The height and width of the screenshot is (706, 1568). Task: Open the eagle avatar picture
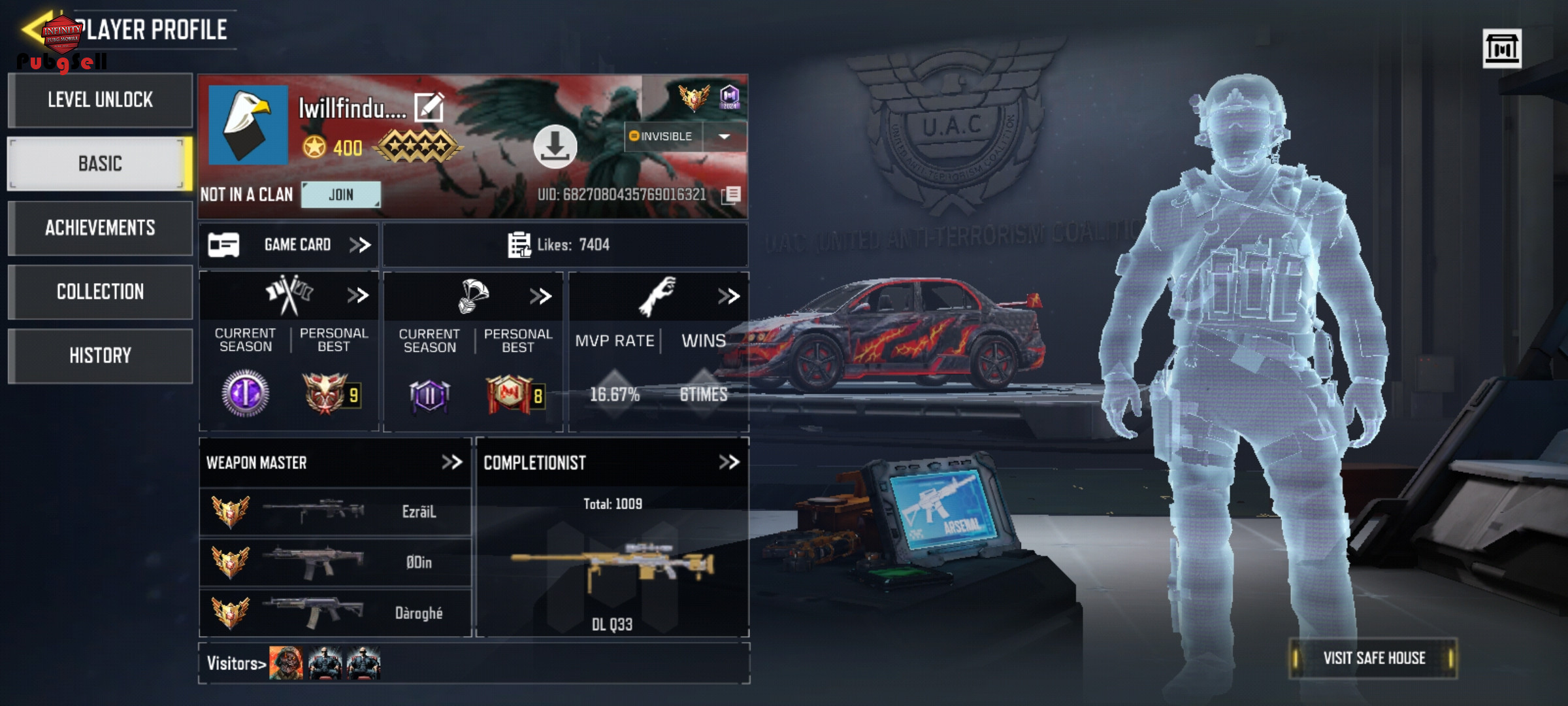tap(248, 125)
